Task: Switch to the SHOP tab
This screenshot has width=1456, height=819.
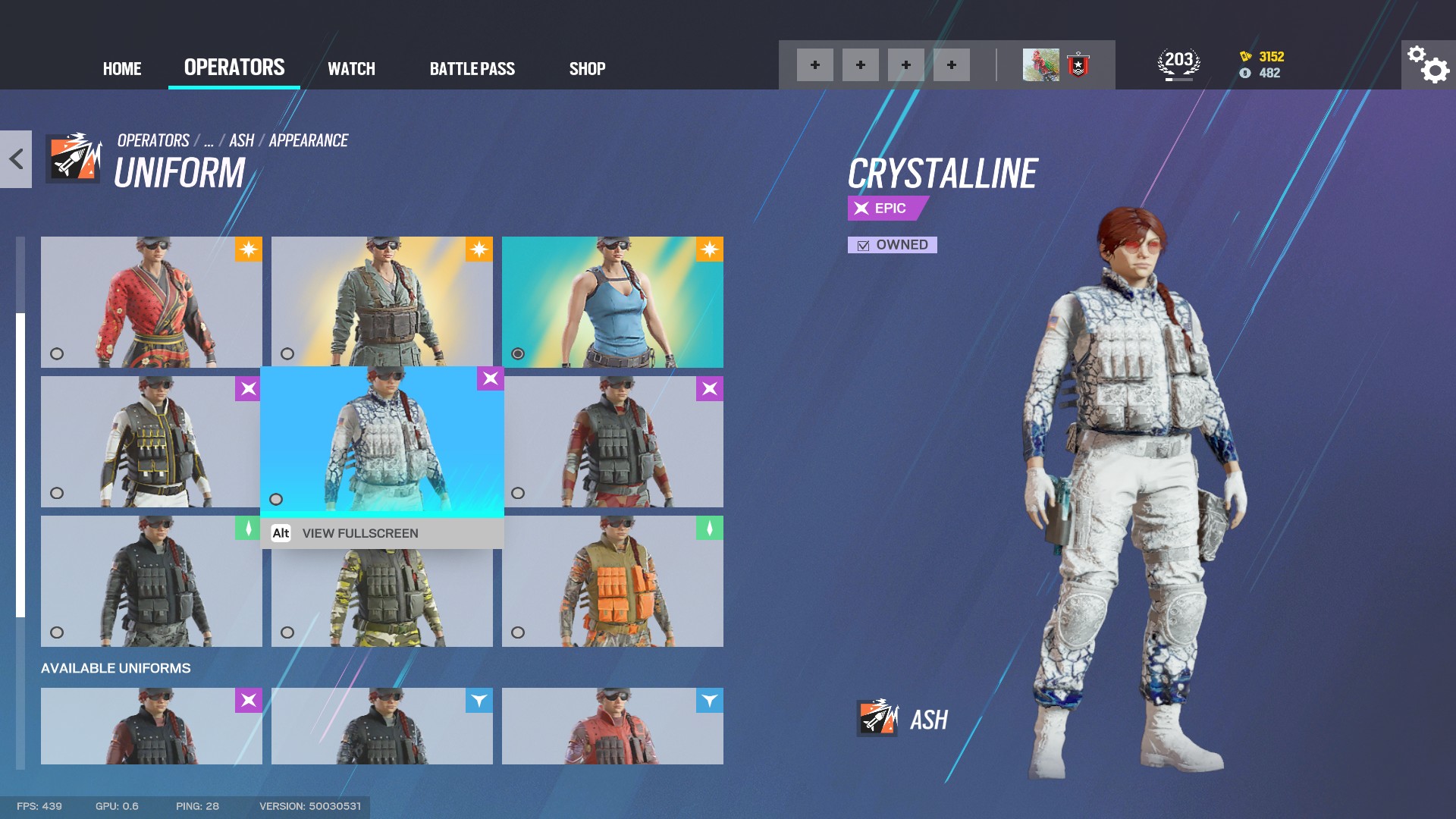Action: 587,68
